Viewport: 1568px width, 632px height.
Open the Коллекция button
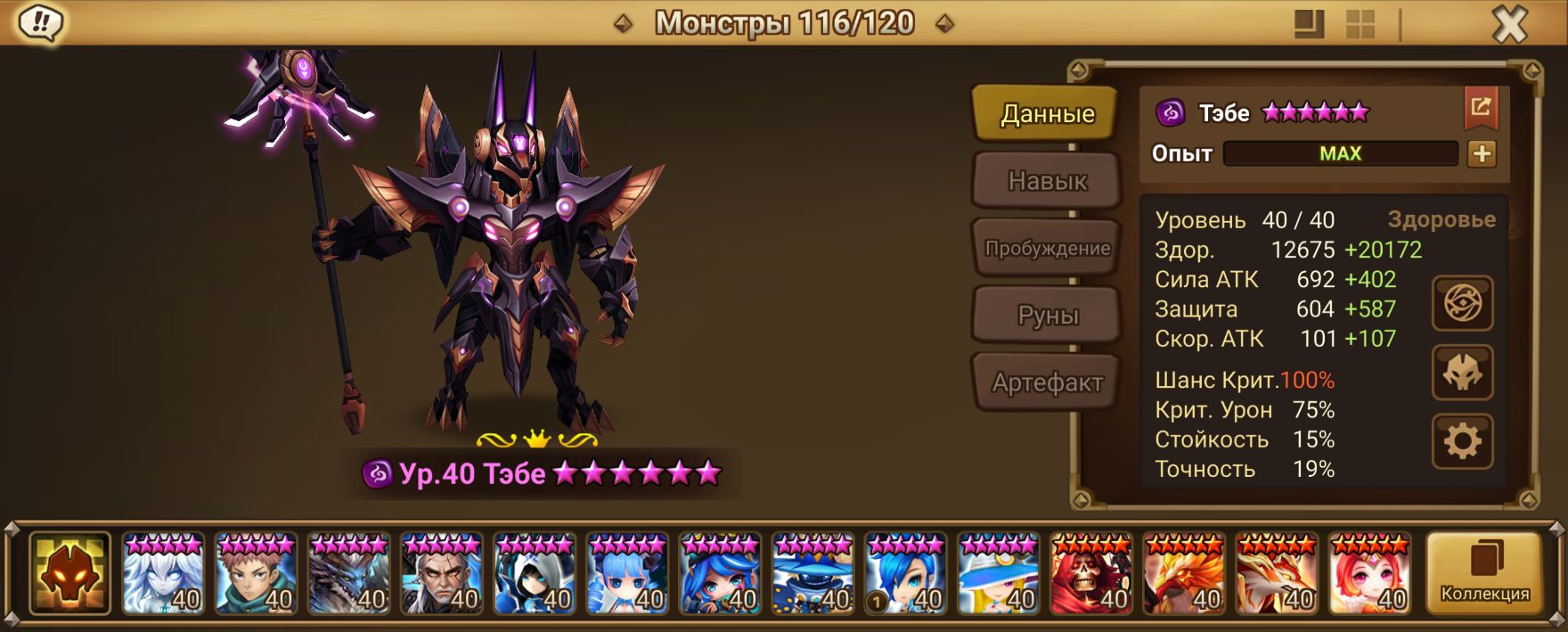click(x=1484, y=573)
